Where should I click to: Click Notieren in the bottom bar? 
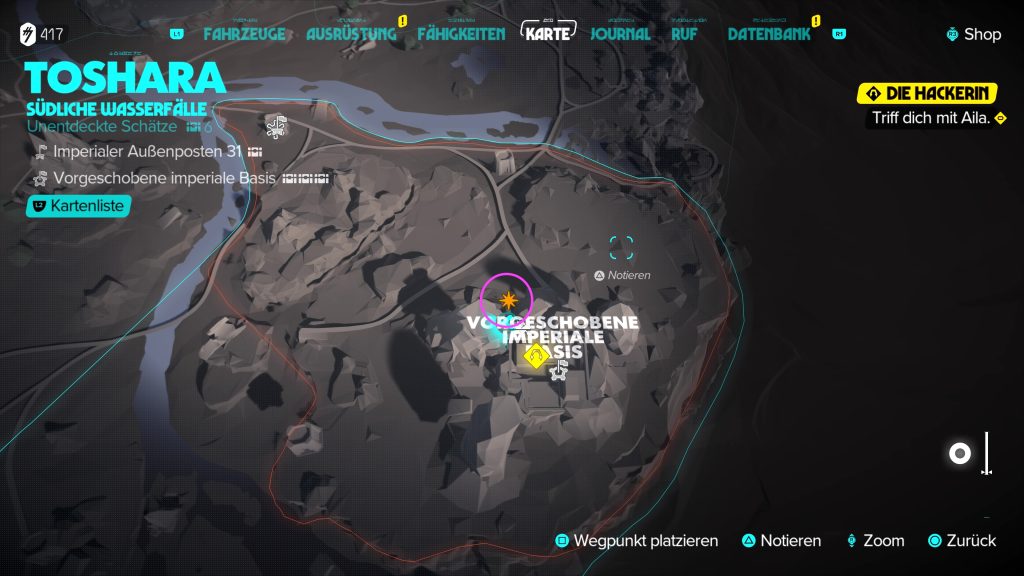pyautogui.click(x=781, y=541)
